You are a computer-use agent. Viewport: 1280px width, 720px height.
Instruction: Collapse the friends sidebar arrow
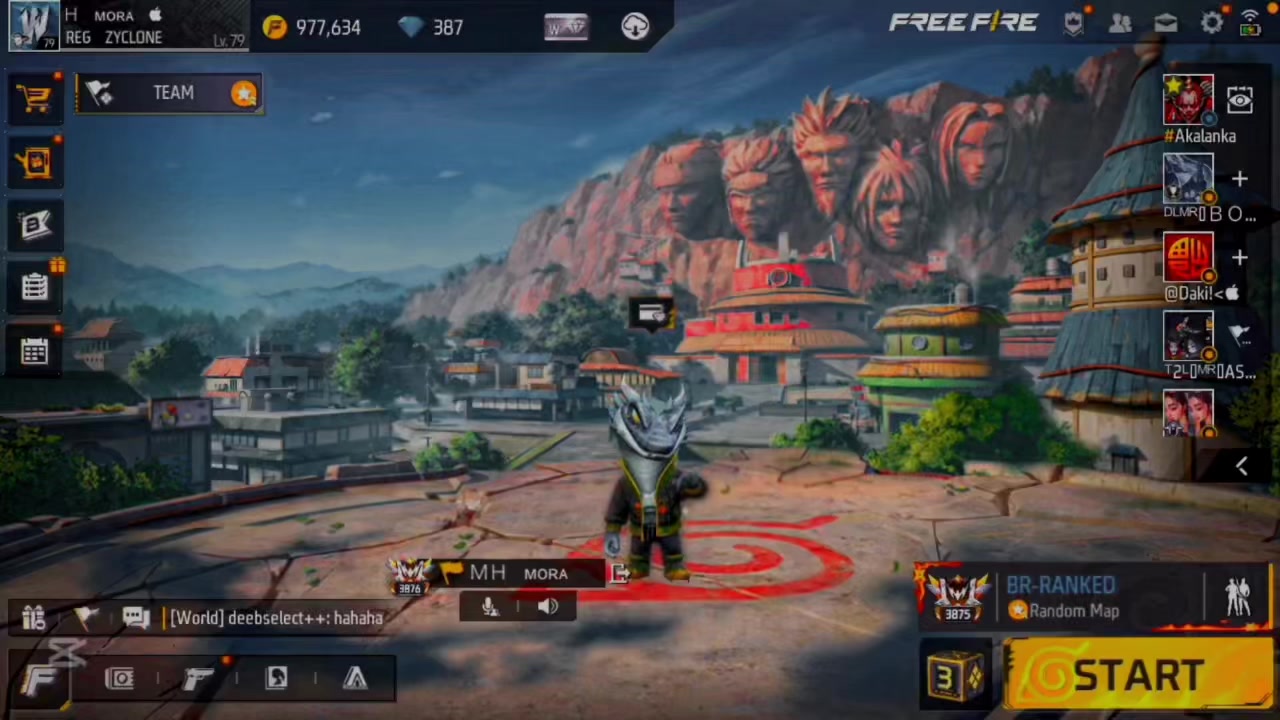pos(1241,466)
